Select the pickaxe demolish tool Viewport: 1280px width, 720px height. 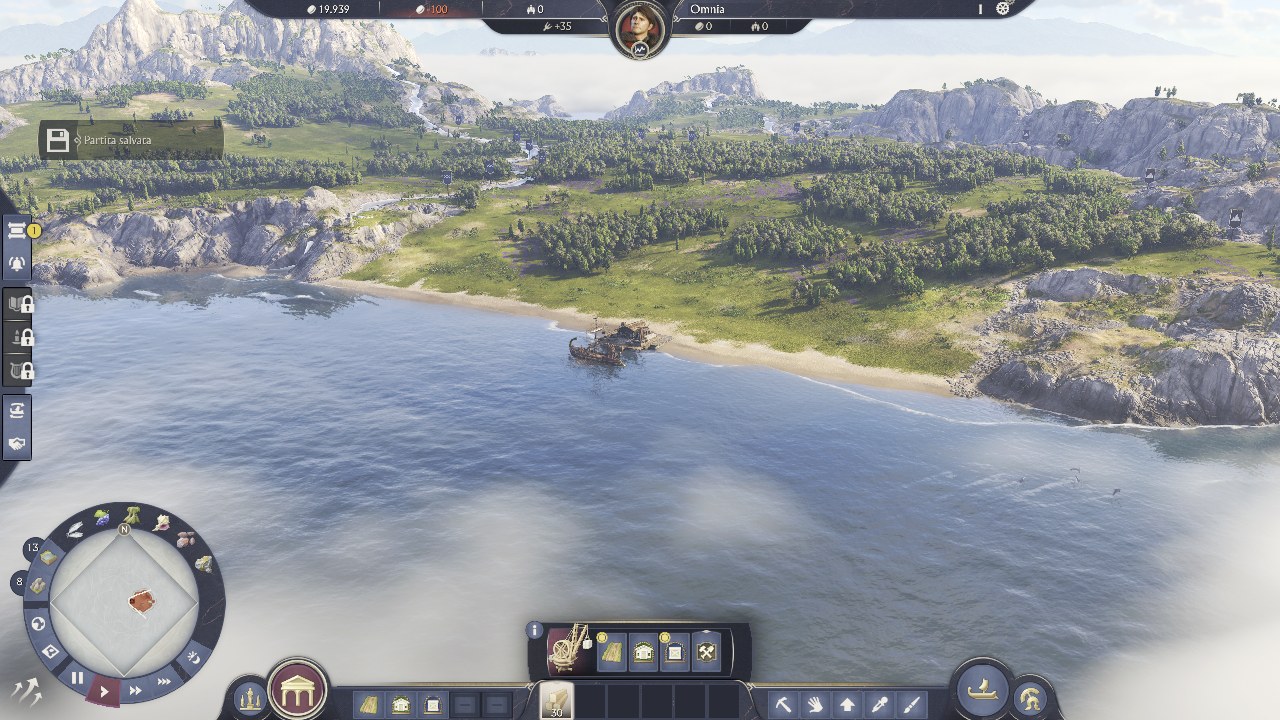coord(783,704)
